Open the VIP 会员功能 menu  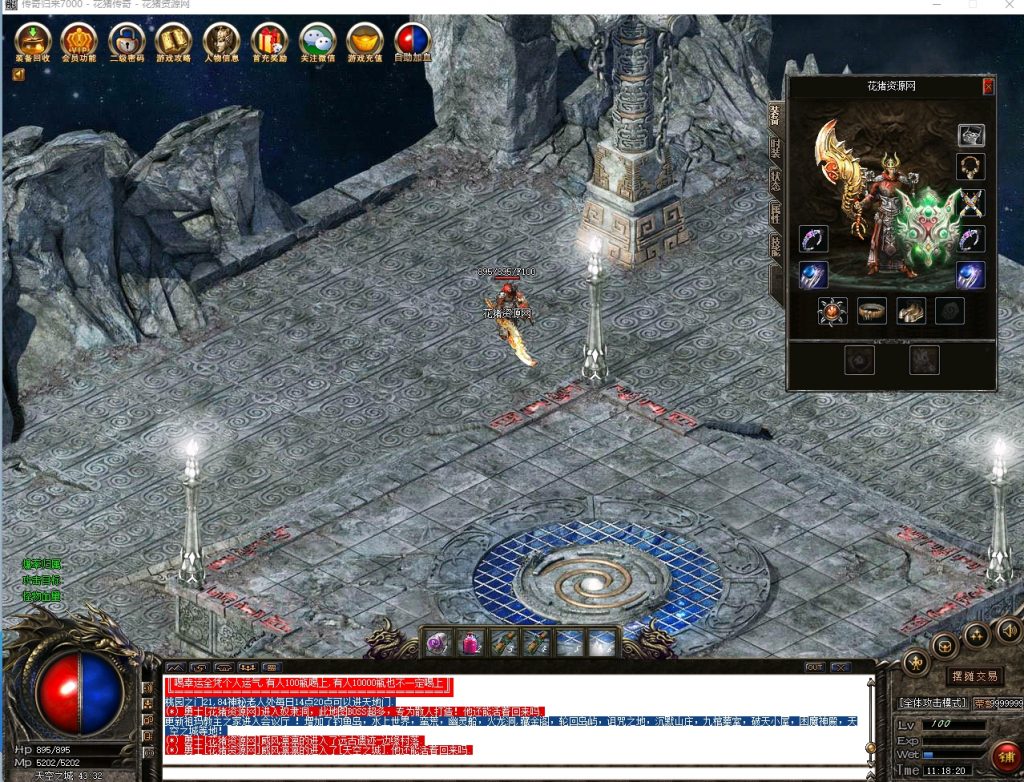click(79, 42)
